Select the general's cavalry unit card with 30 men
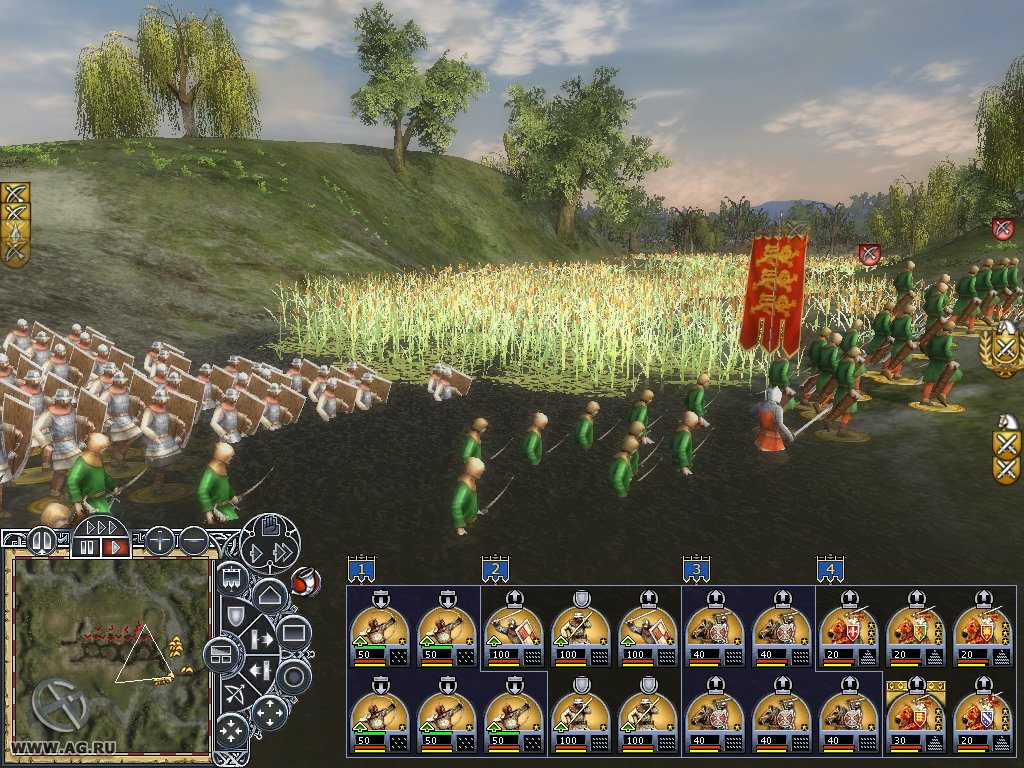The height and width of the screenshot is (768, 1024). tap(915, 717)
